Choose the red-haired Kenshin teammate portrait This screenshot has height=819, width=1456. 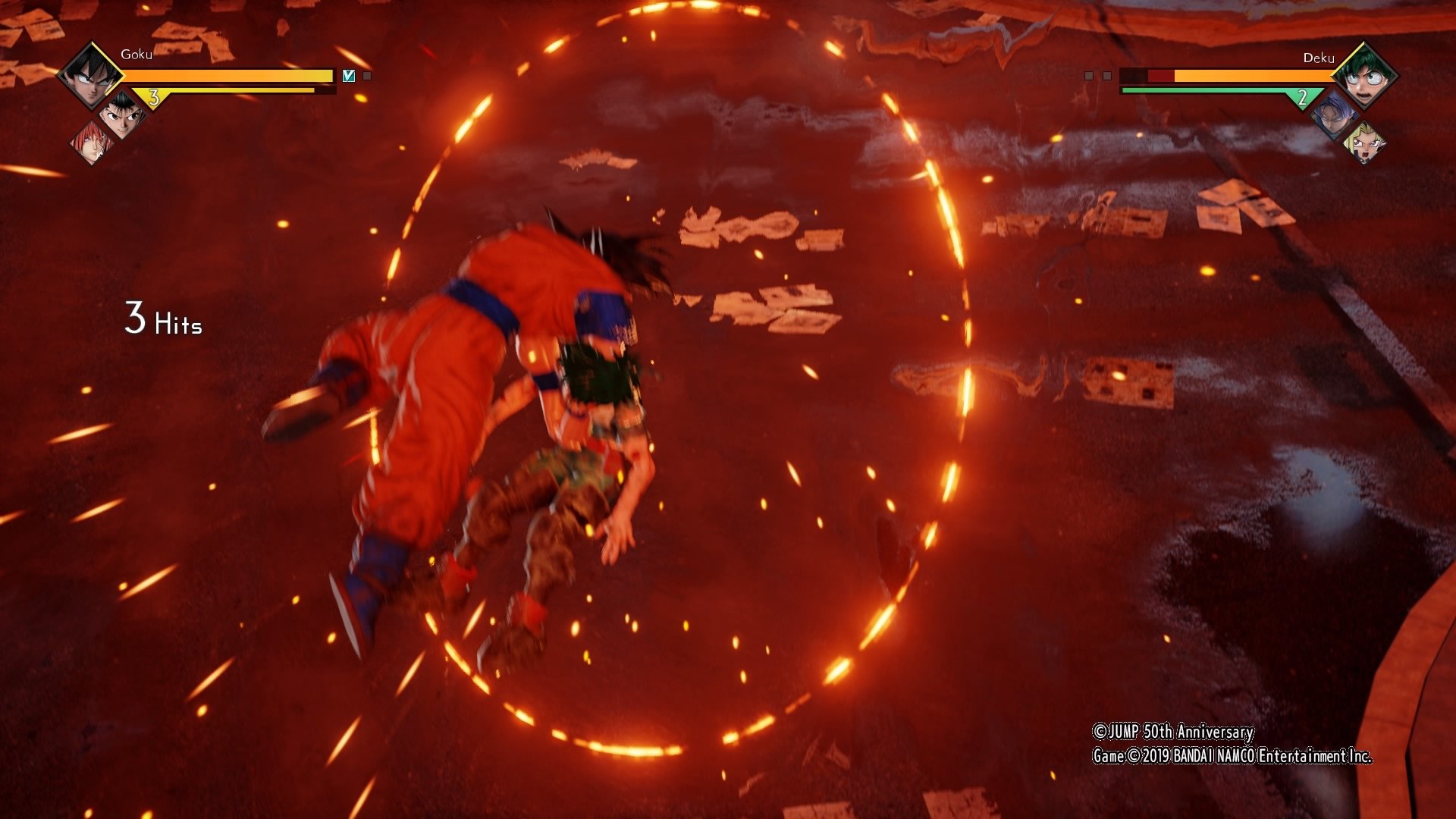(92, 142)
